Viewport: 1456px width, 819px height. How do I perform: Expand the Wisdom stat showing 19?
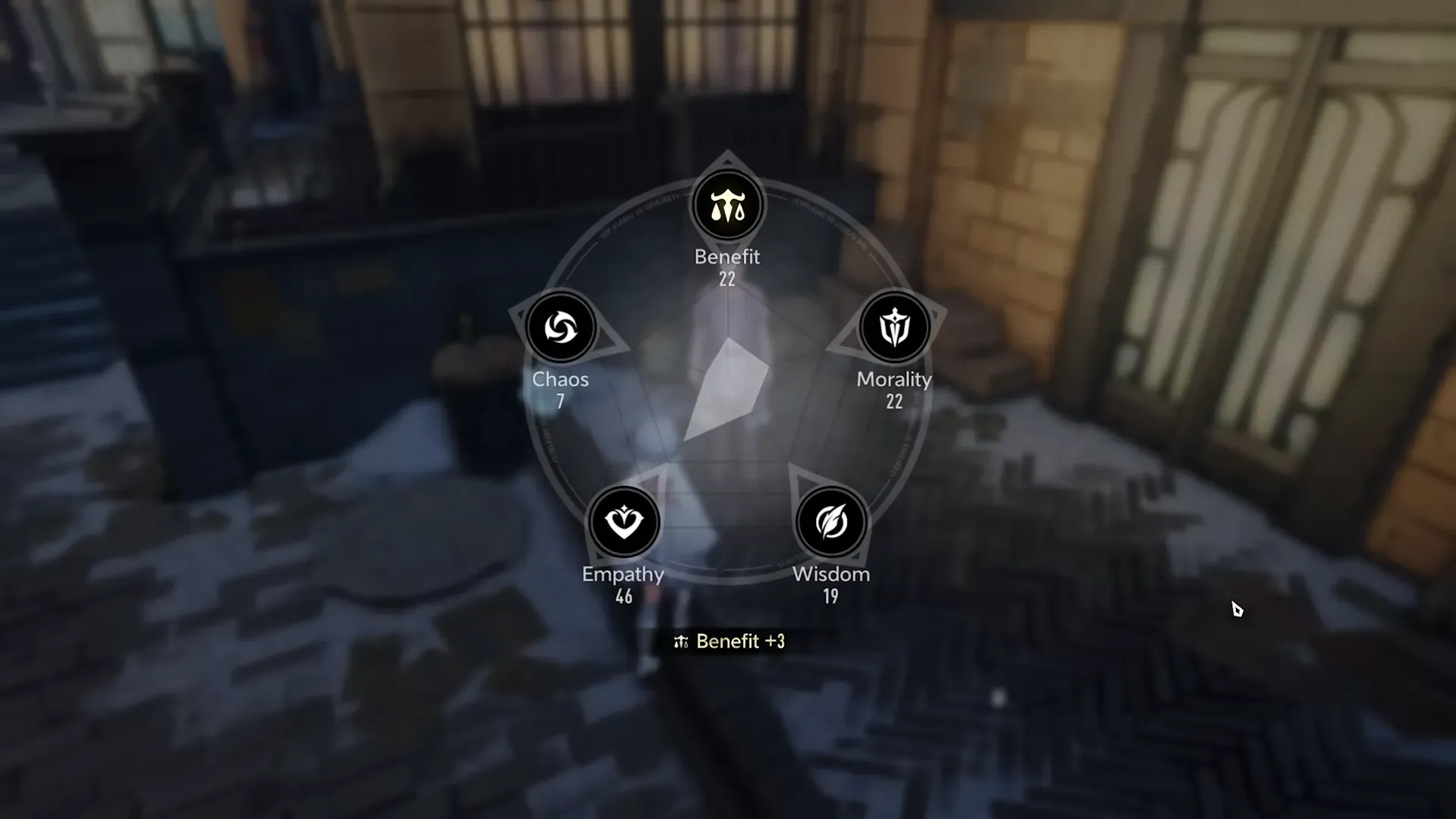830,597
